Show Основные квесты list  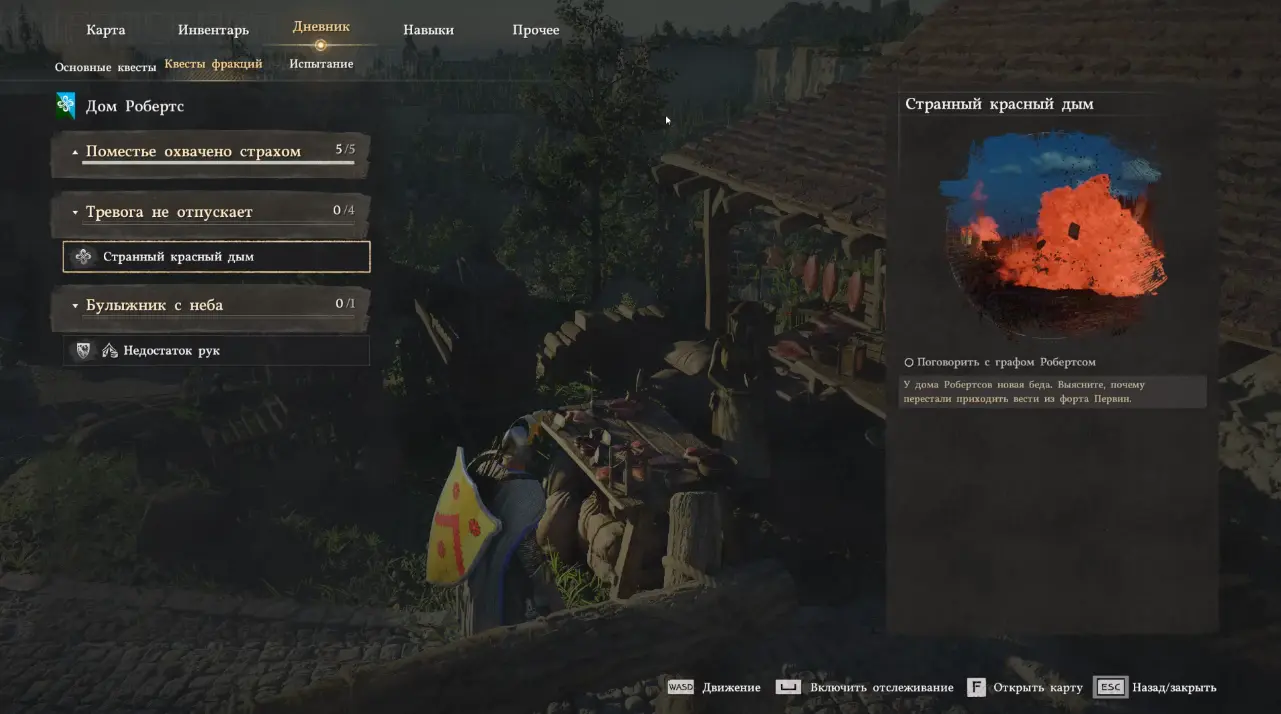coord(105,66)
